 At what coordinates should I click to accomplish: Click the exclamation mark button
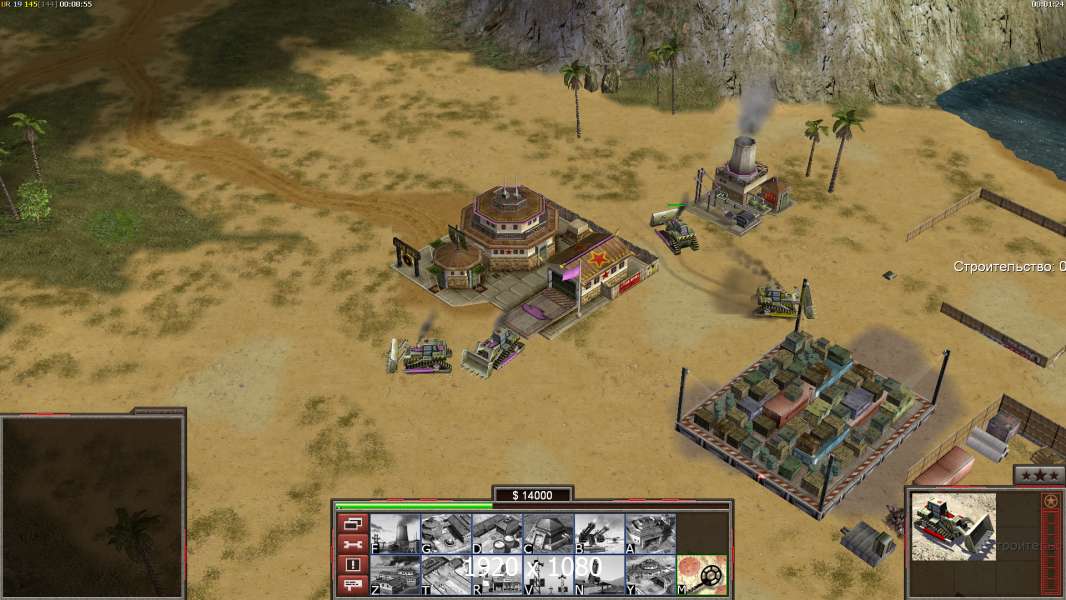pyautogui.click(x=352, y=565)
